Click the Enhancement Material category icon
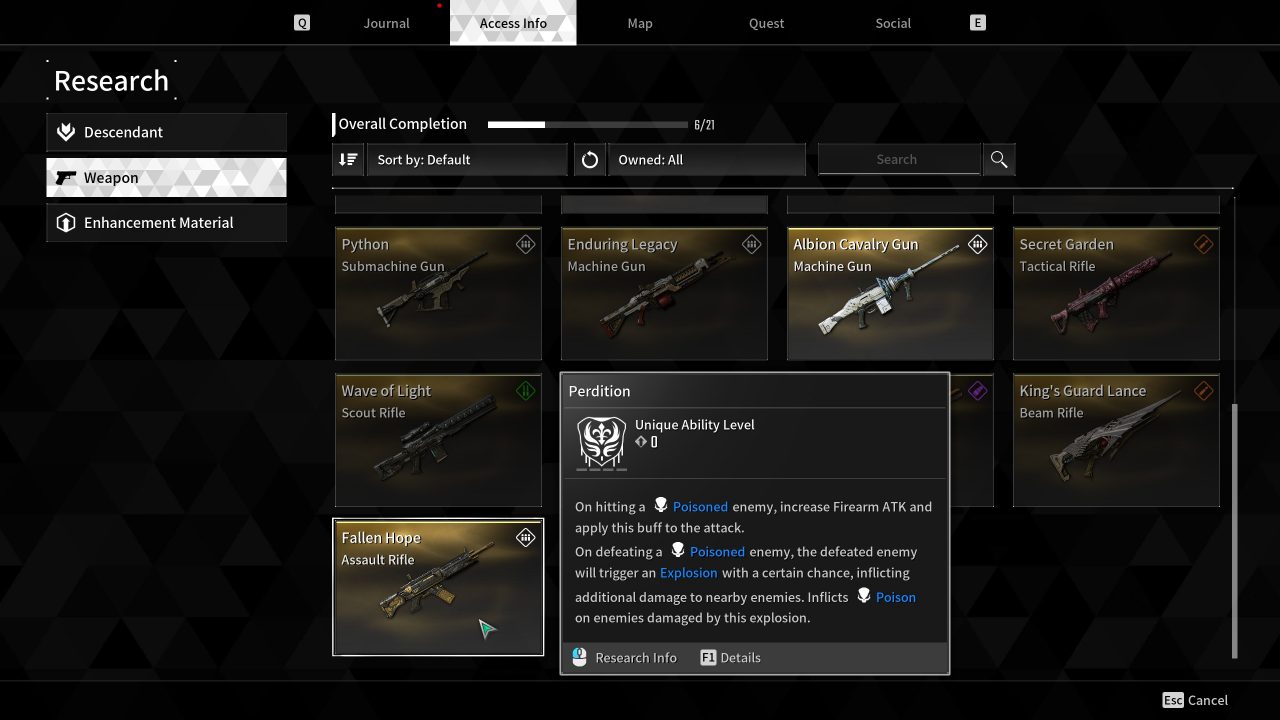Image resolution: width=1280 pixels, height=720 pixels. point(66,222)
